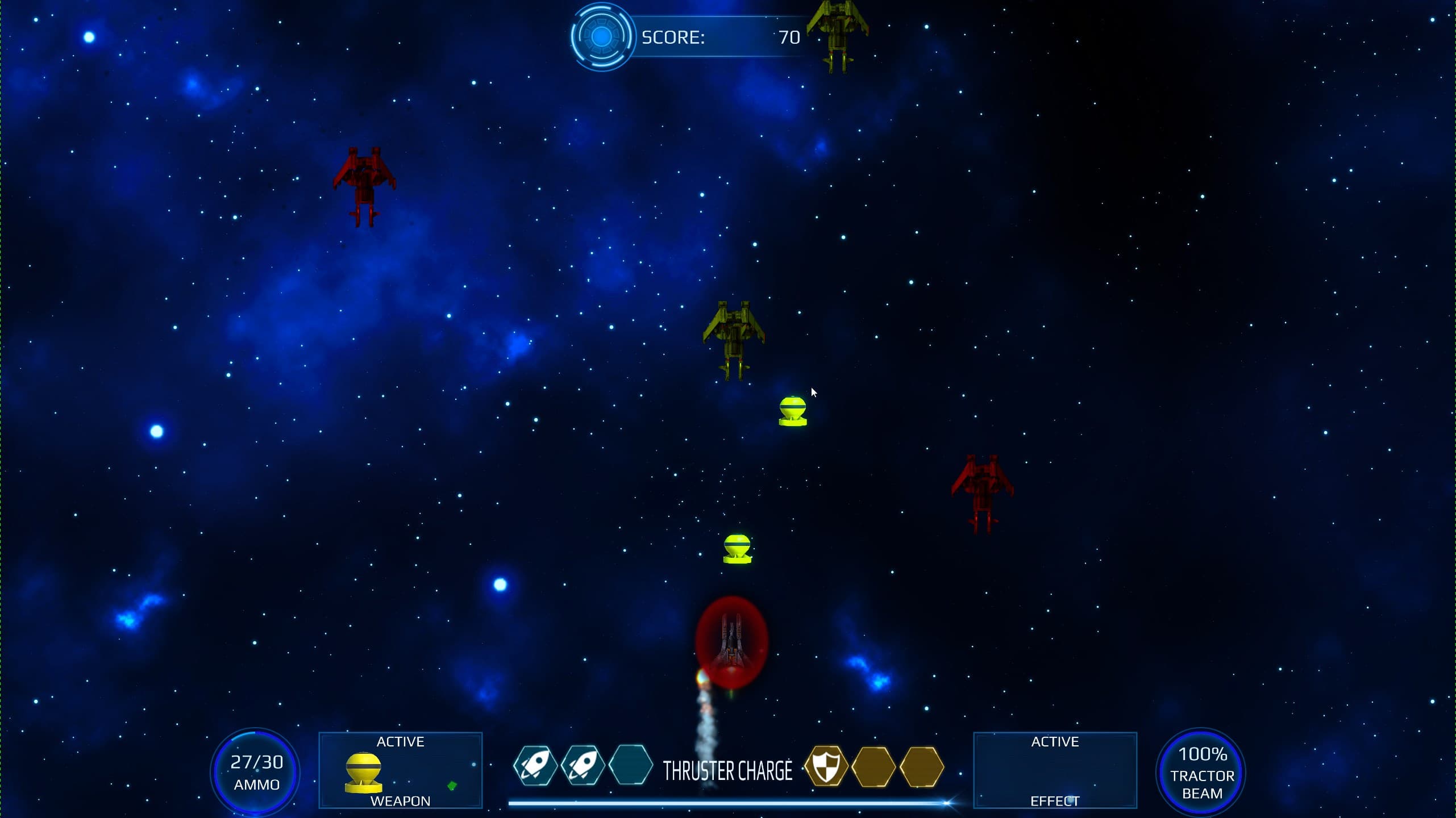The image size is (1456, 818).
Task: Select the second rocket thruster charge icon
Action: [584, 766]
